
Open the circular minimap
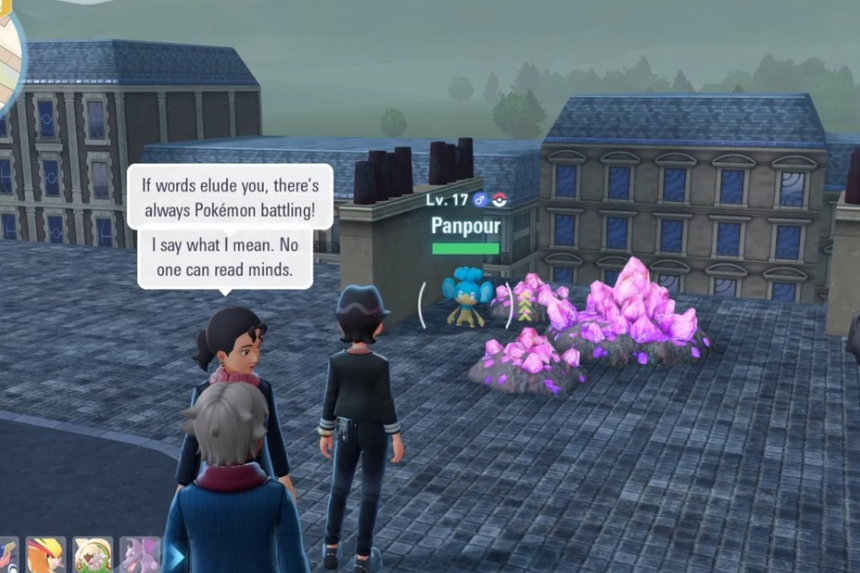(x=10, y=52)
